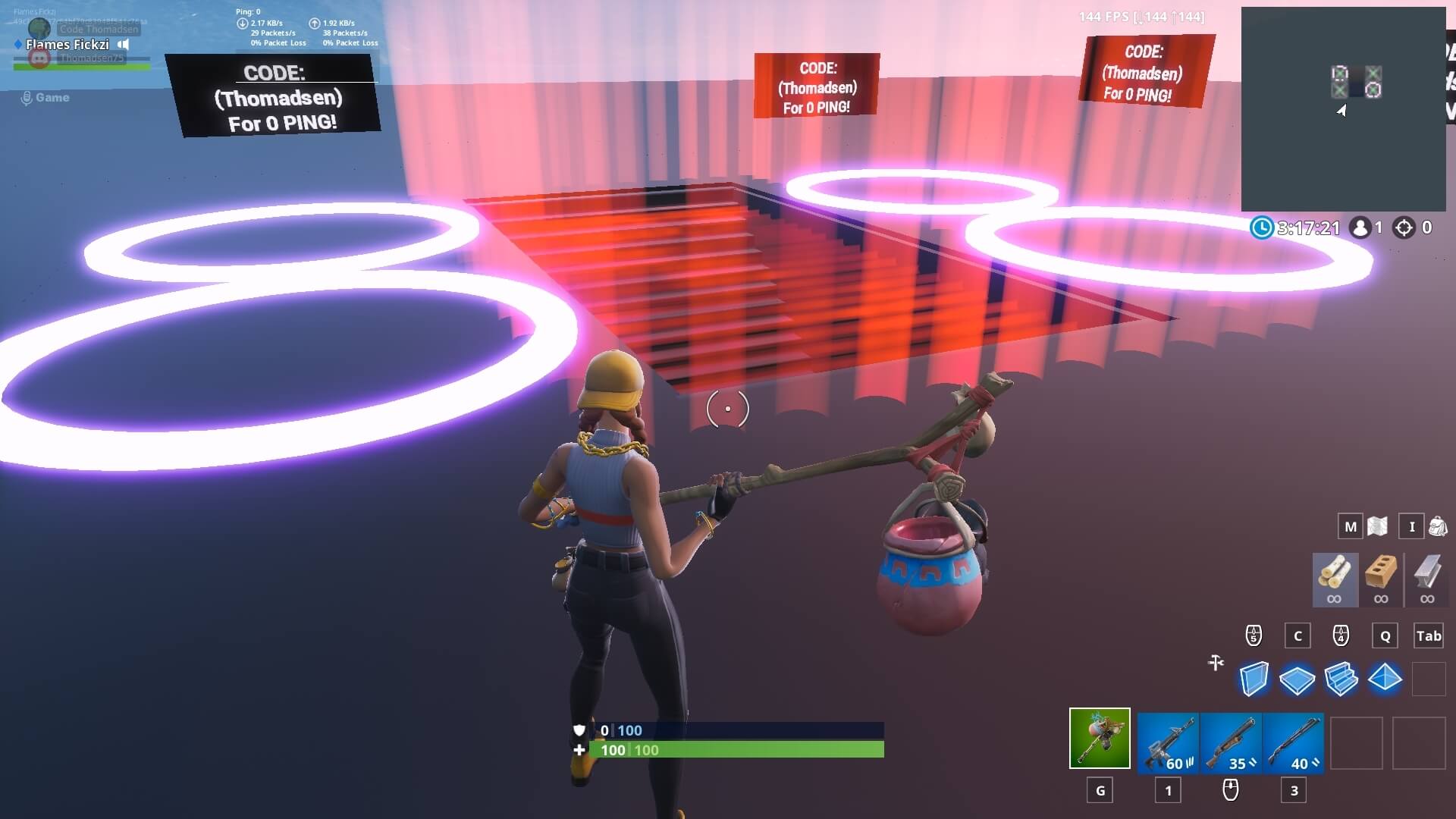Open the map icon next to M
The height and width of the screenshot is (819, 1456).
coord(1378,526)
